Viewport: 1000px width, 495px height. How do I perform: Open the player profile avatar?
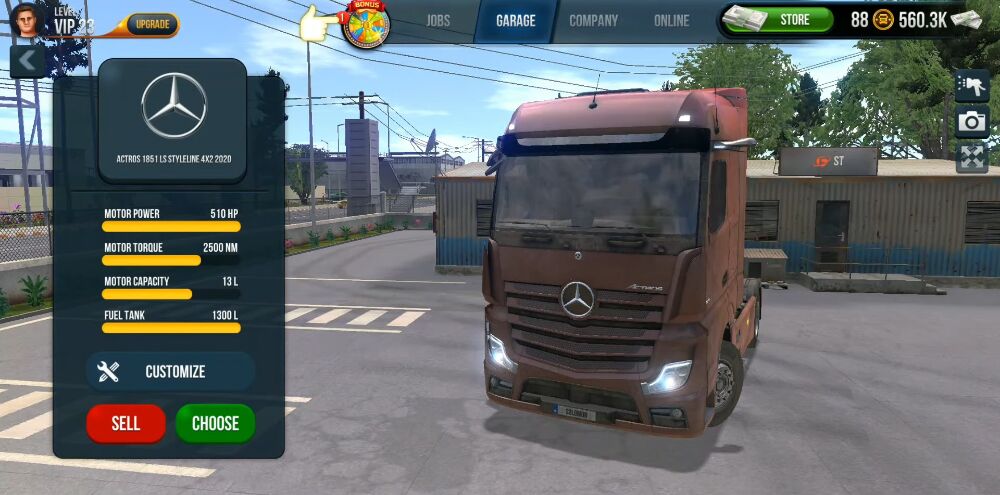click(x=27, y=19)
